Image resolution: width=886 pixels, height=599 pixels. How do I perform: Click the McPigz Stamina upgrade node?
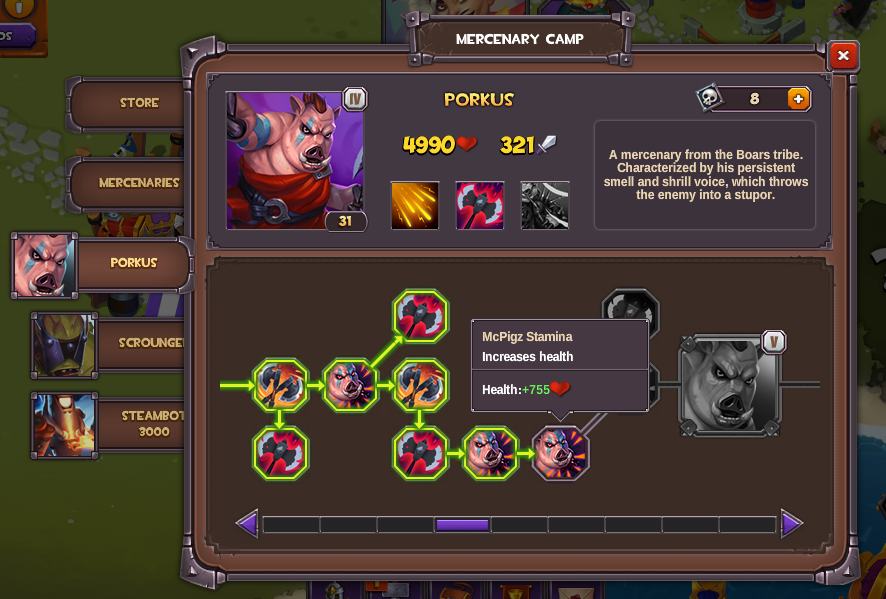(x=560, y=454)
